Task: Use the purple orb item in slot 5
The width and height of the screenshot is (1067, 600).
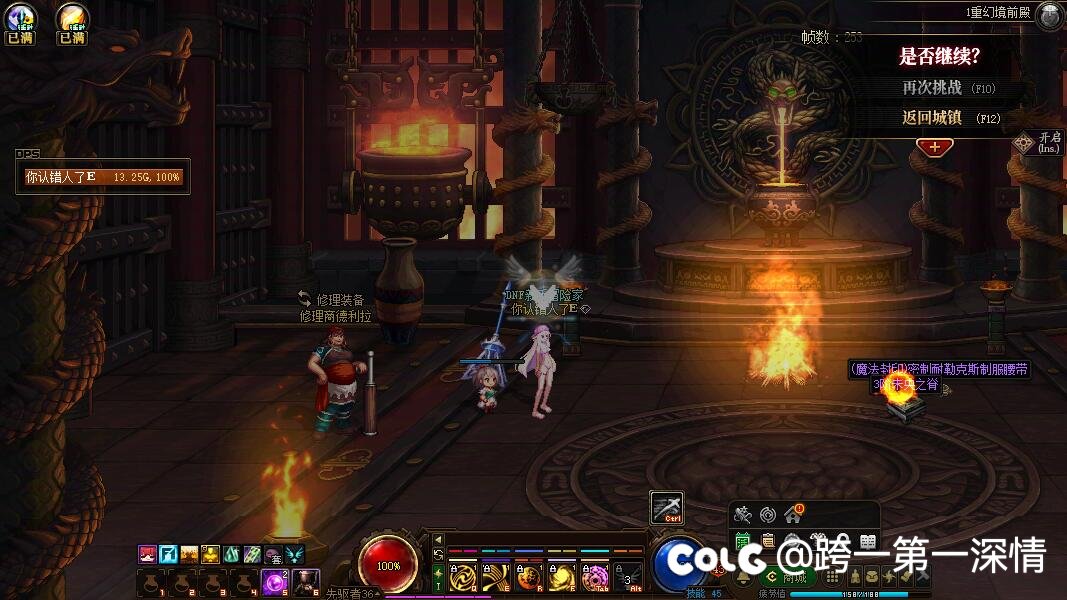Action: pos(275,581)
